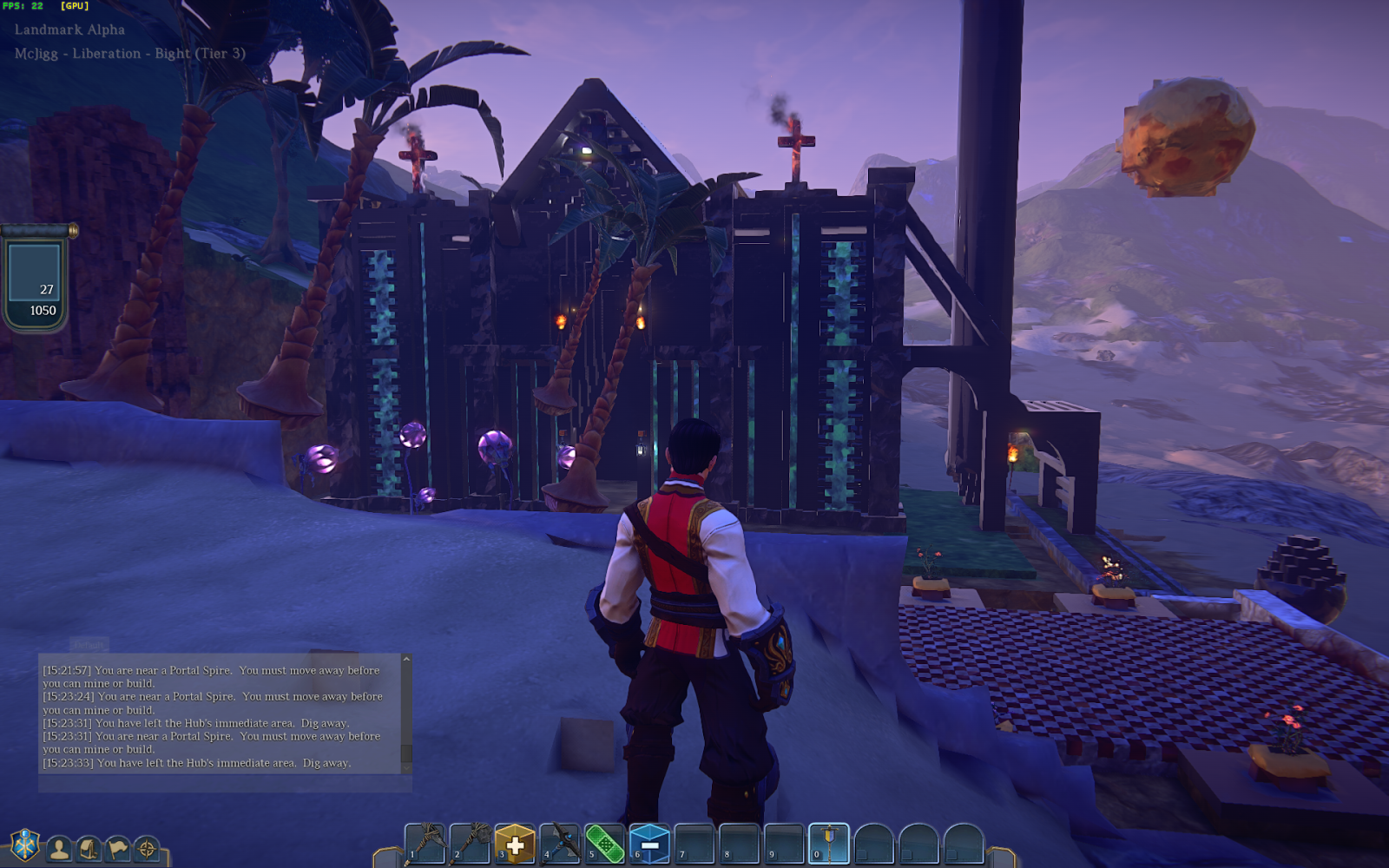The width and height of the screenshot is (1389, 868).
Task: Open the crossed-pickaxes shield main menu
Action: pyautogui.click(x=25, y=845)
